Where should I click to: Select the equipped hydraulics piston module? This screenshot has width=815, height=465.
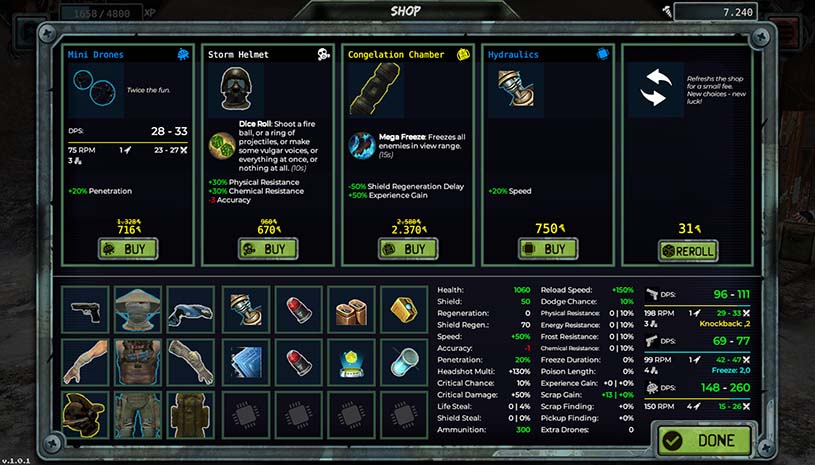tap(245, 309)
